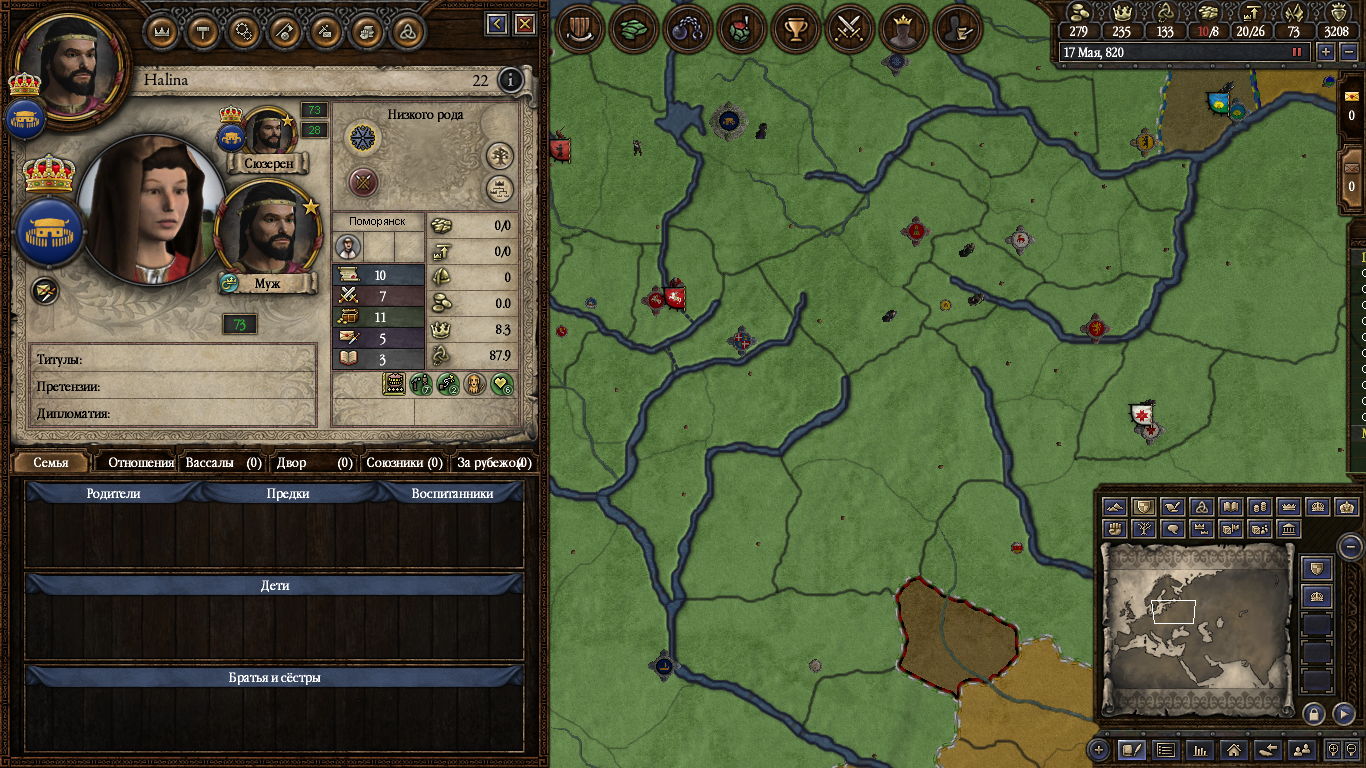
Task: Open the crossed swords military menu
Action: click(849, 29)
